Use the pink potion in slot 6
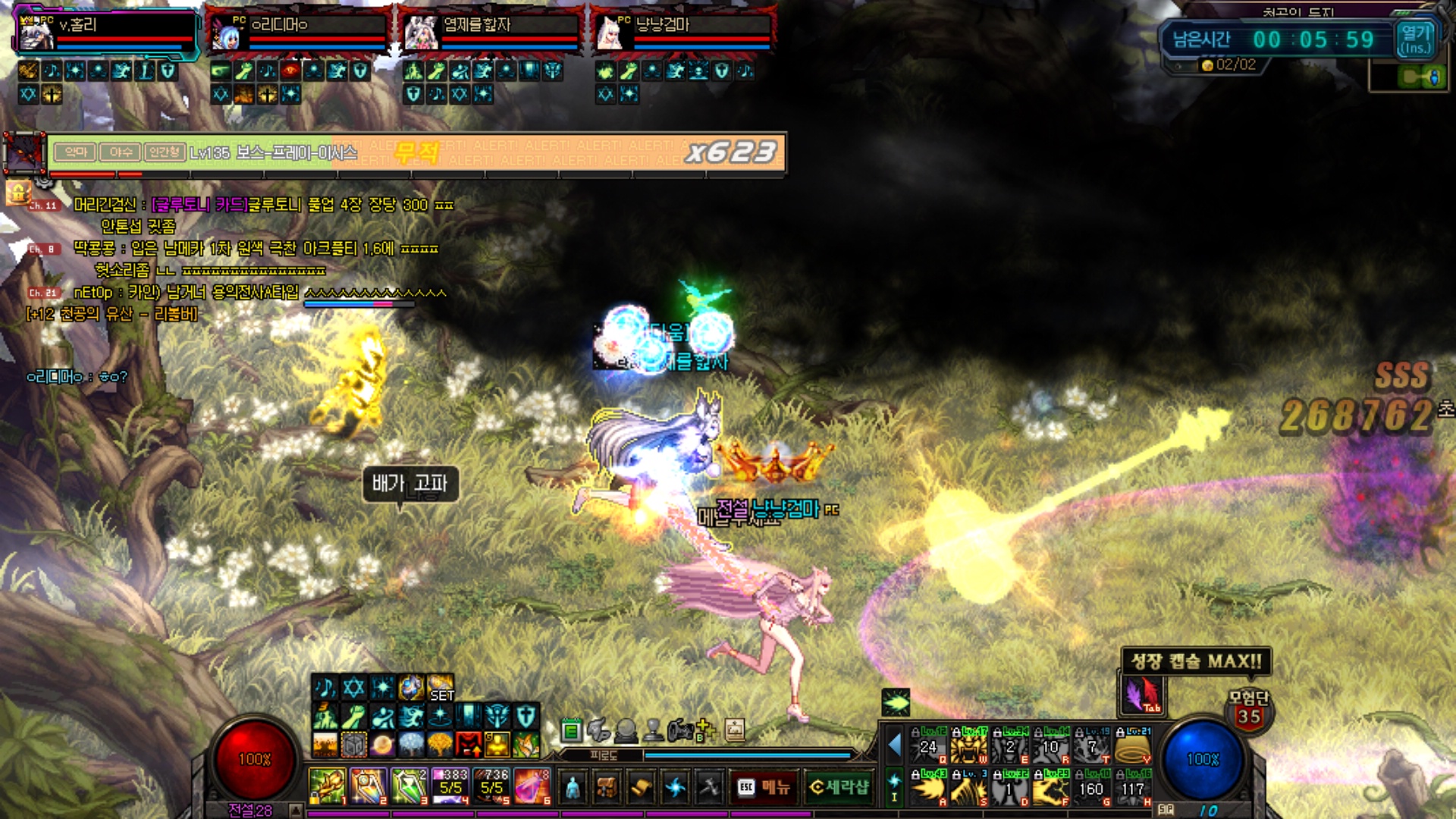1456x819 pixels. [x=532, y=786]
